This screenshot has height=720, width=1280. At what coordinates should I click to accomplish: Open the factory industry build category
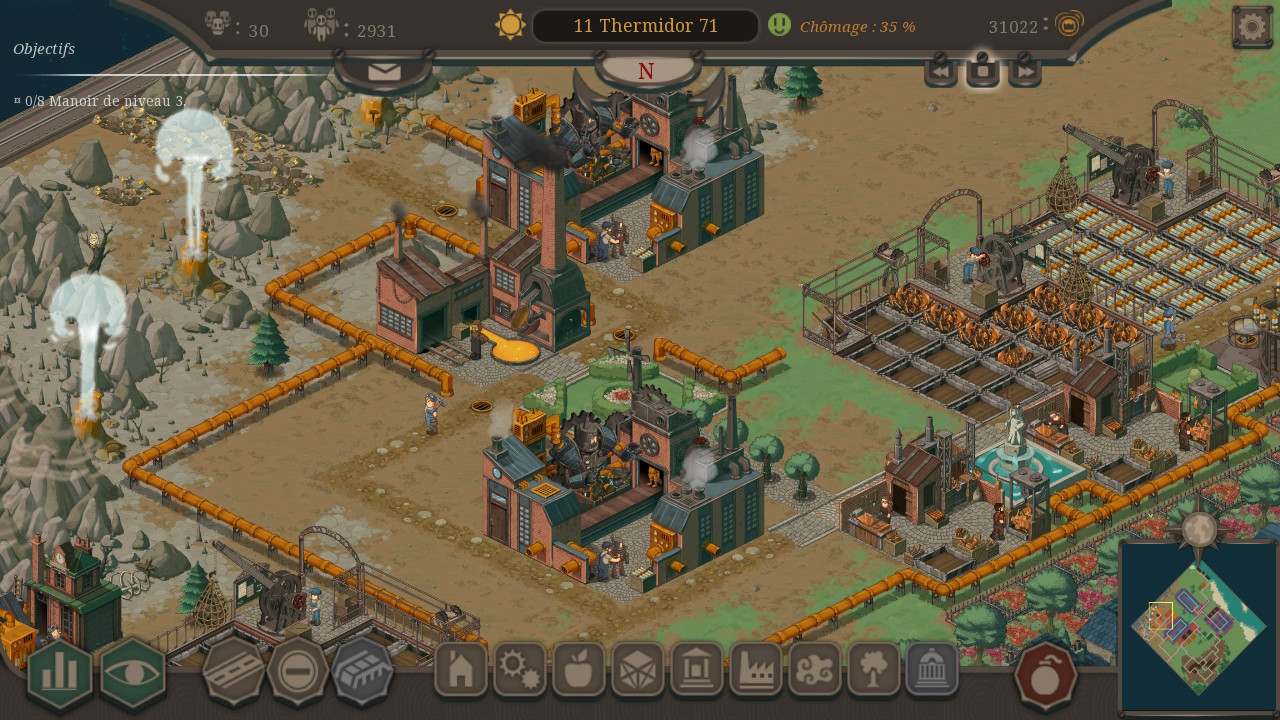(756, 669)
